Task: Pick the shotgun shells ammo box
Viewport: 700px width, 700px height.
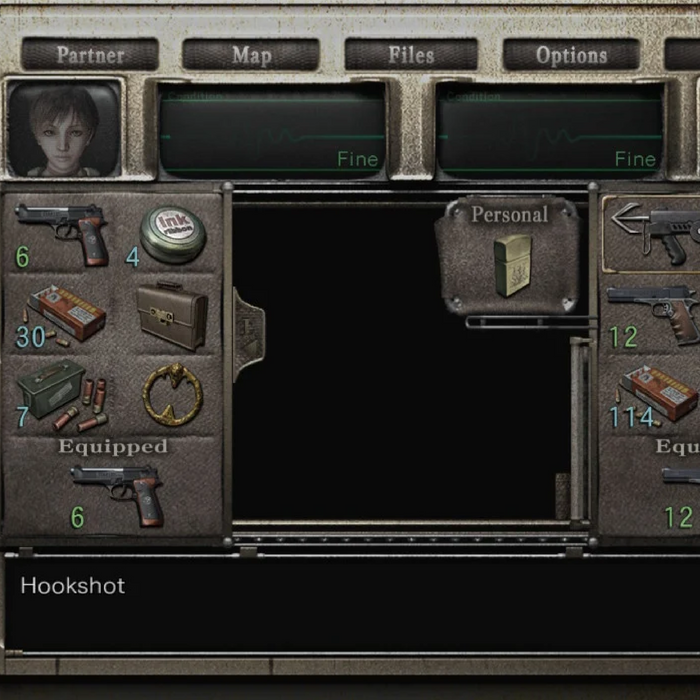Action: (x=62, y=395)
